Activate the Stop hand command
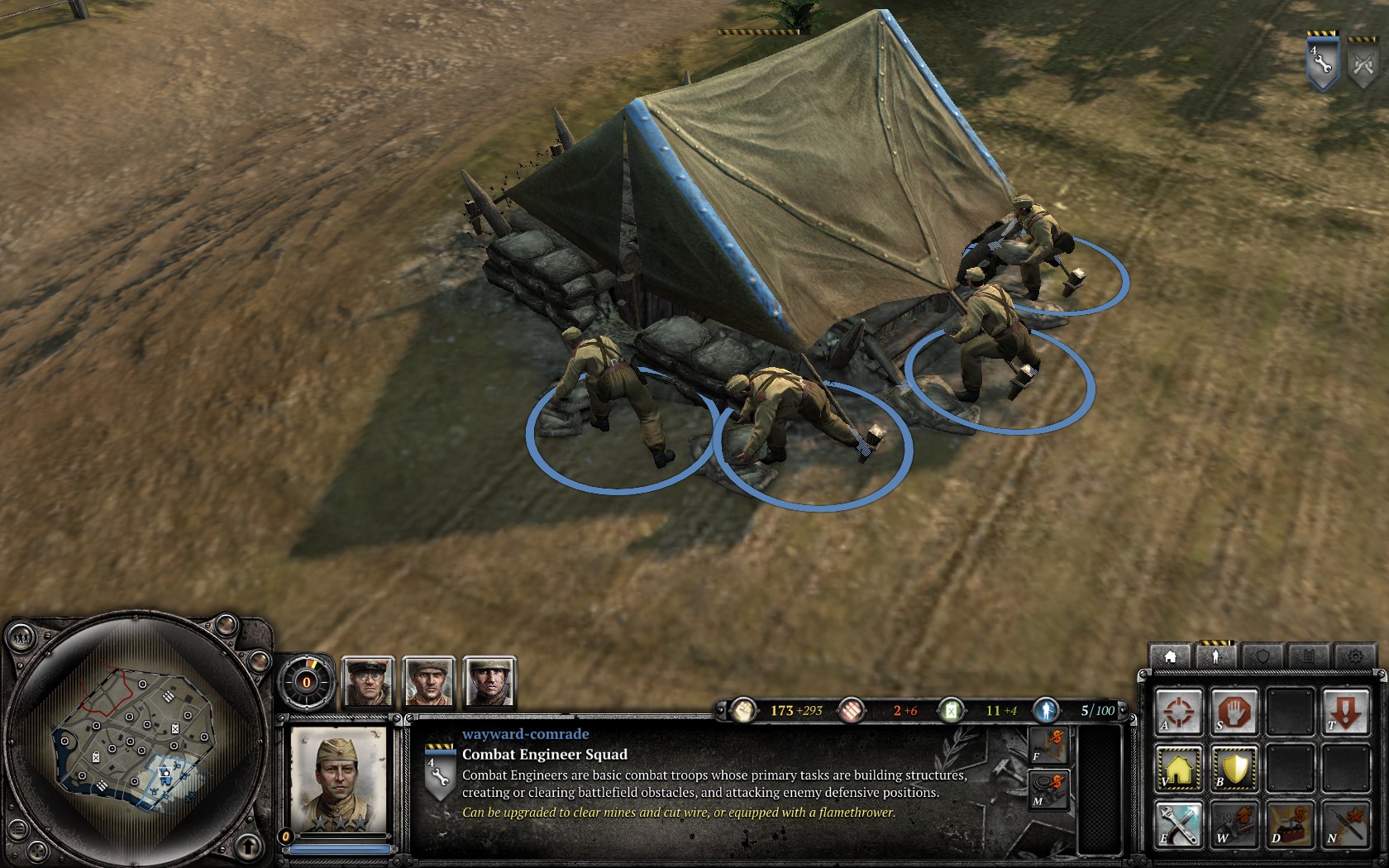The height and width of the screenshot is (868, 1389). (1234, 713)
